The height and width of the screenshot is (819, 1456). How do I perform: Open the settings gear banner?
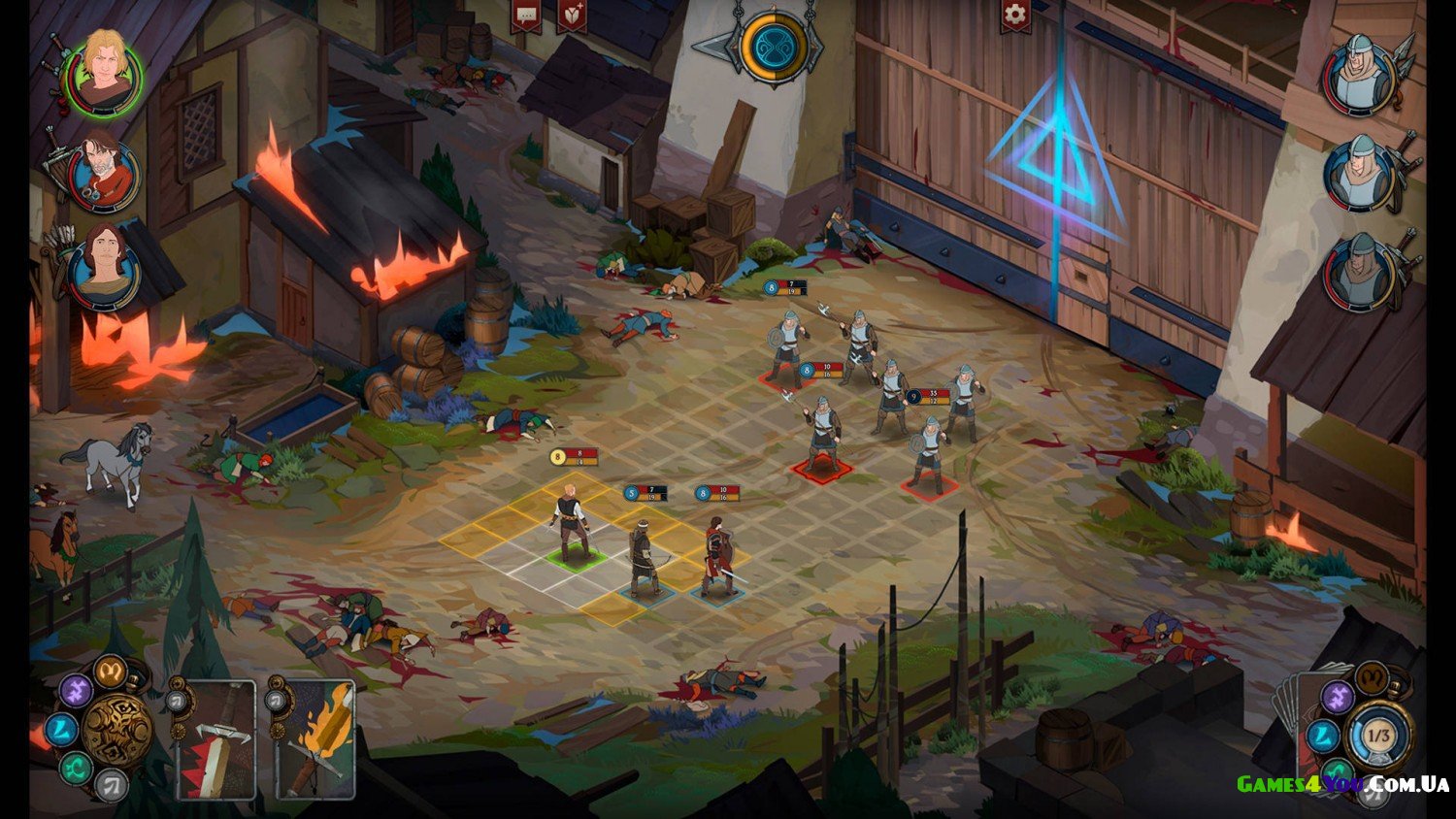tap(1015, 16)
